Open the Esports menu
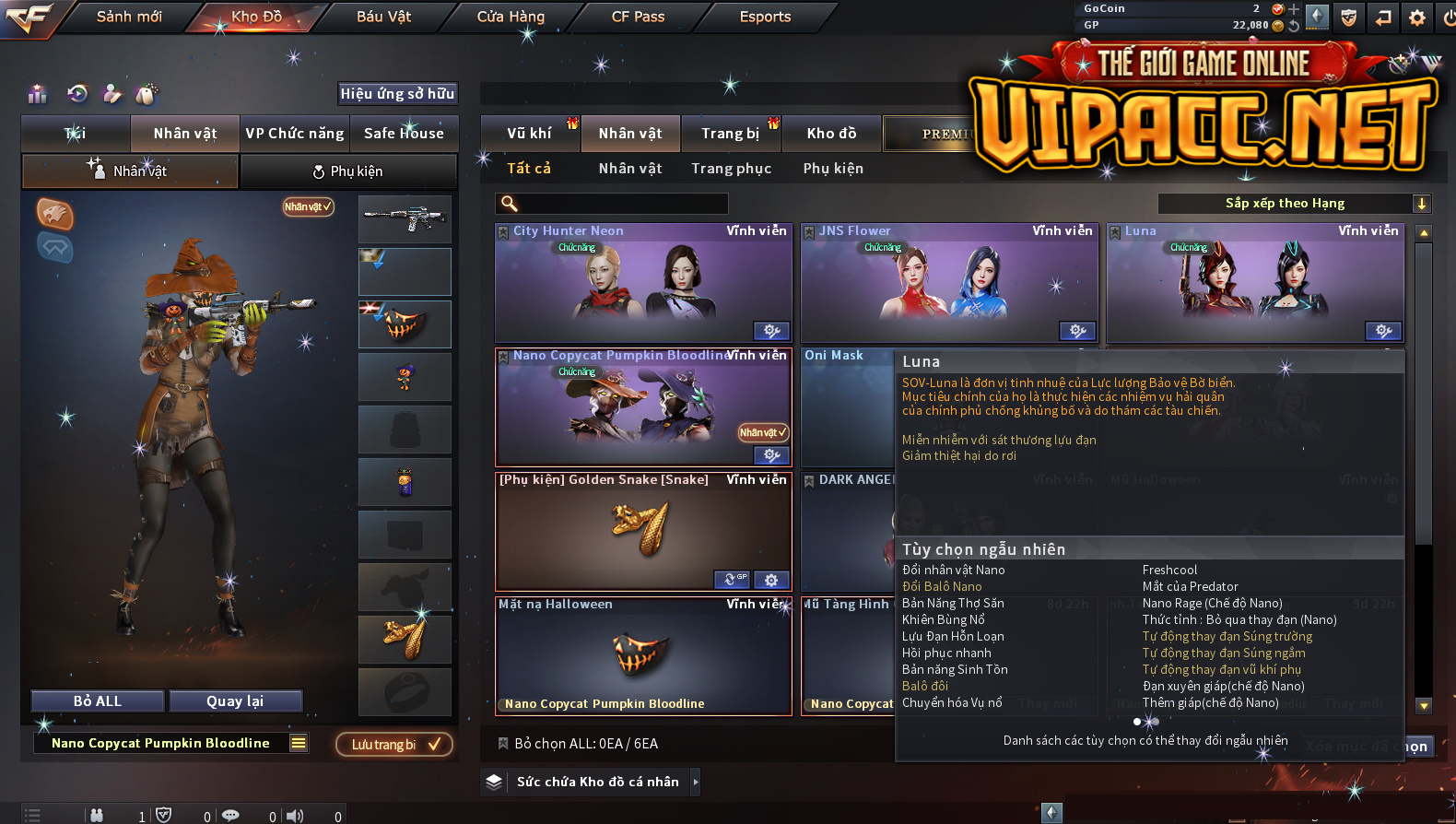1456x824 pixels. (765, 17)
